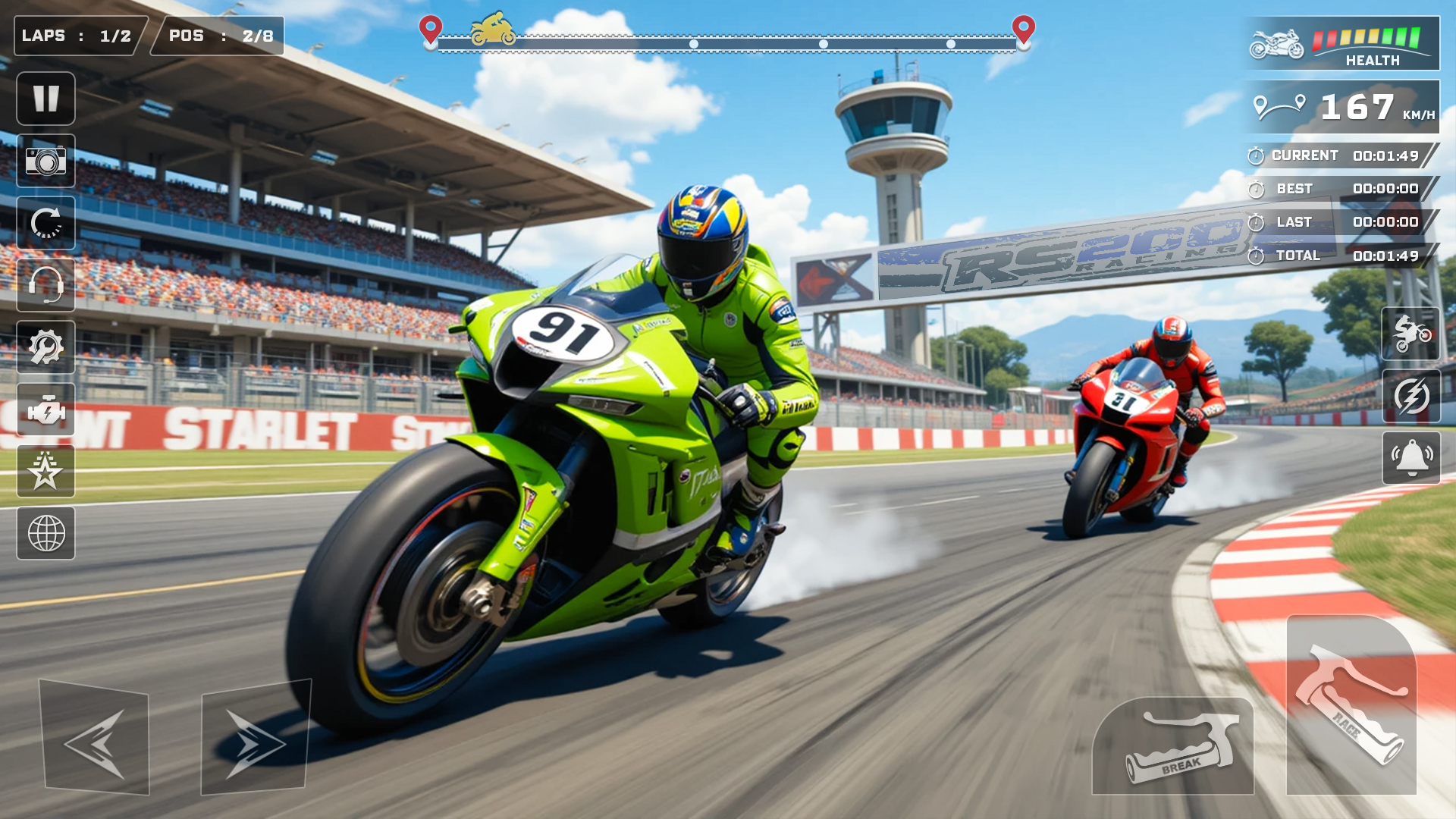The image size is (1456, 819).
Task: Open the gear and wrench settings
Action: [x=45, y=347]
